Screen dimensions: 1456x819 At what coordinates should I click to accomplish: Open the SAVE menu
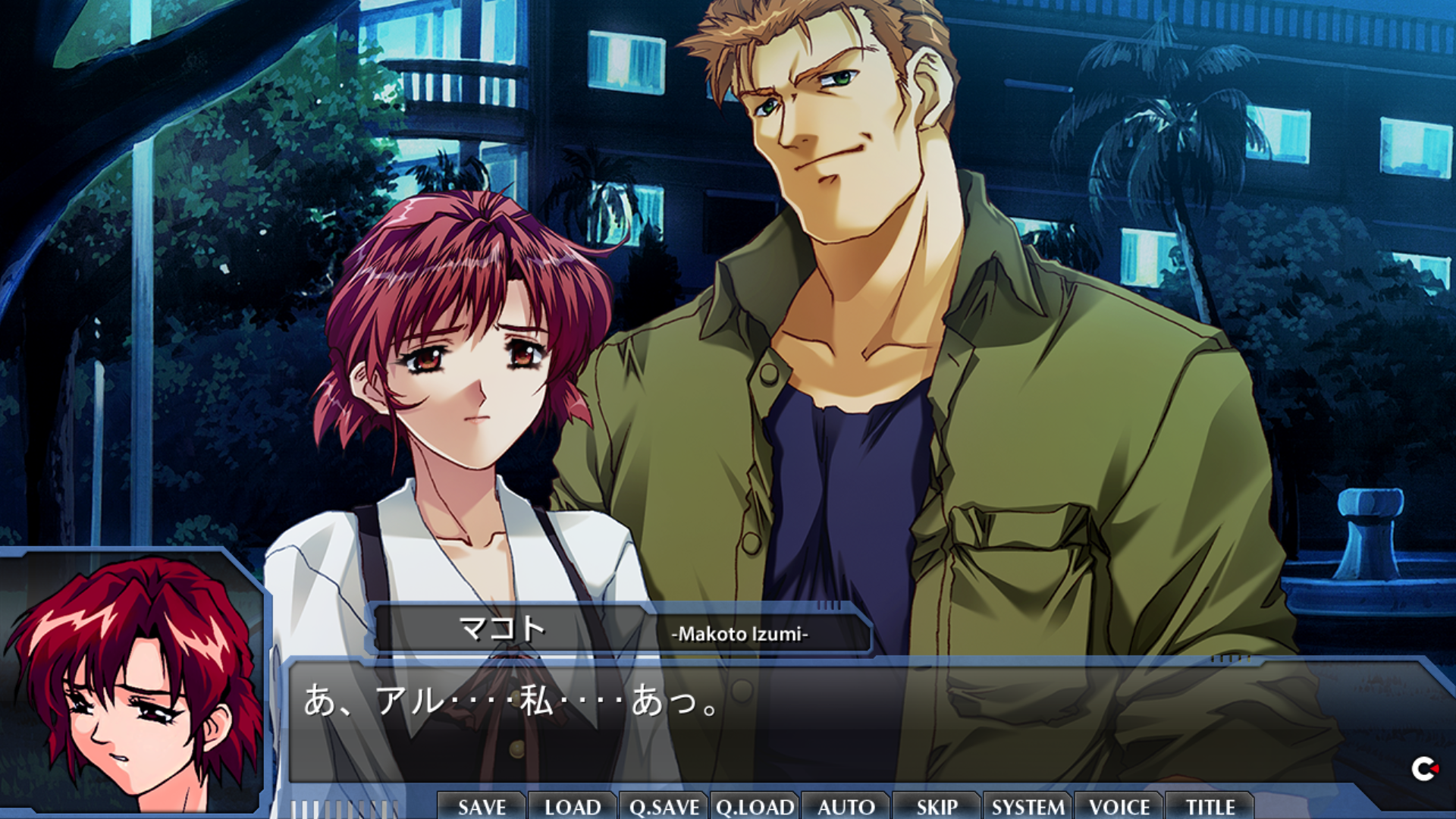click(482, 806)
